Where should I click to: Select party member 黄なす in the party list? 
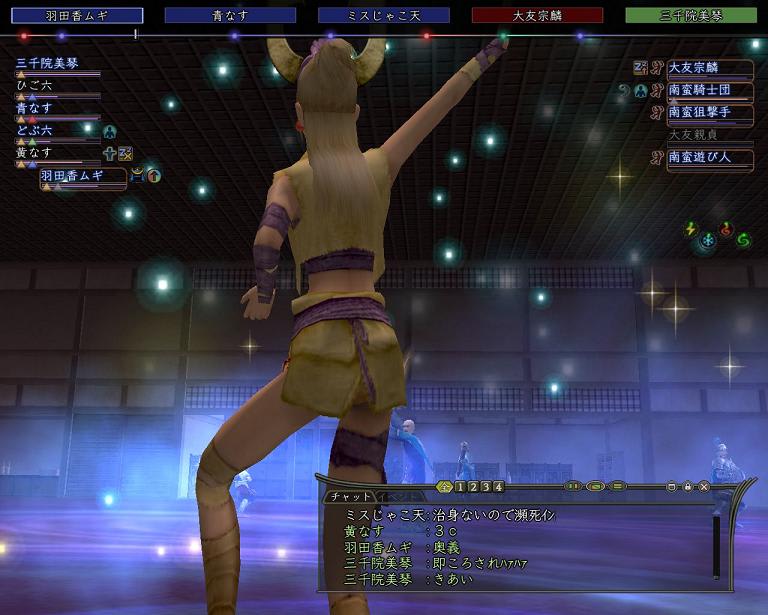(40, 152)
